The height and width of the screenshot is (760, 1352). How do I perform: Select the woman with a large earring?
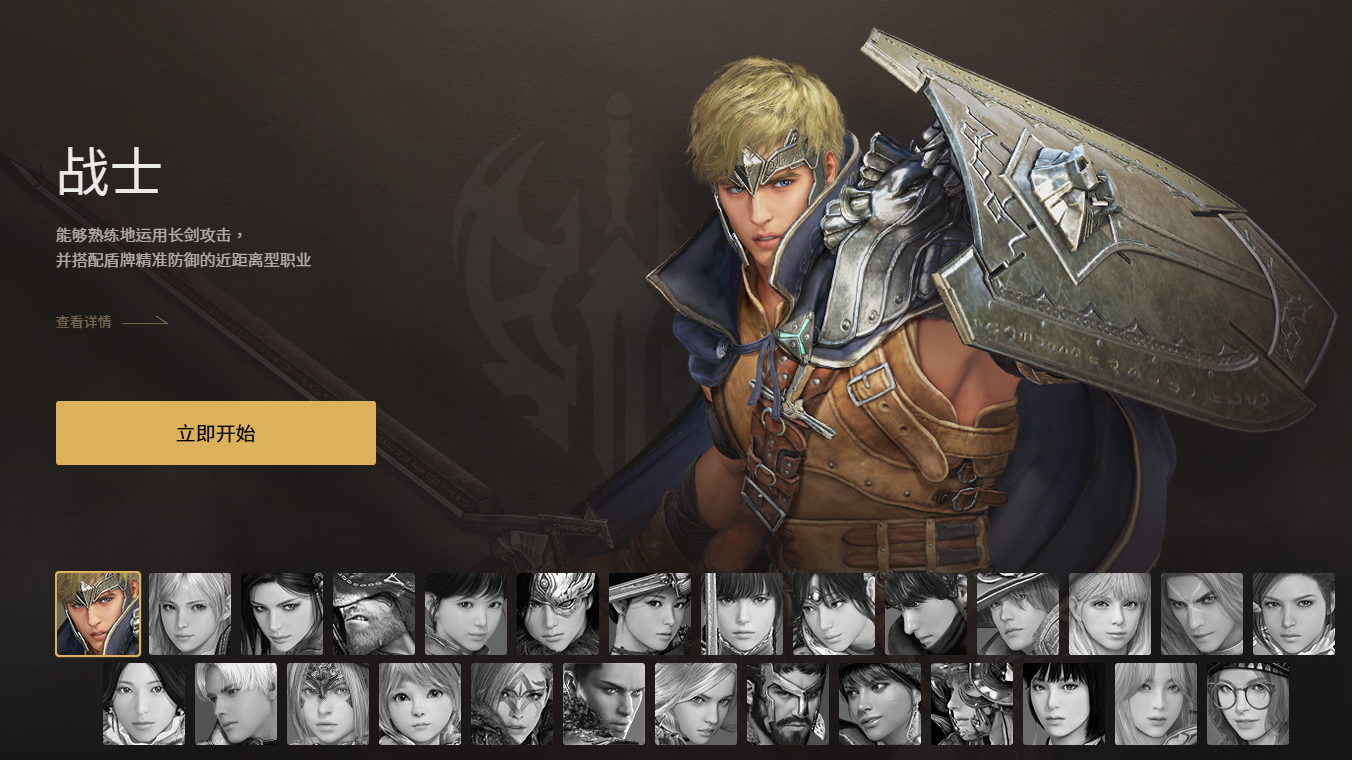pos(880,704)
